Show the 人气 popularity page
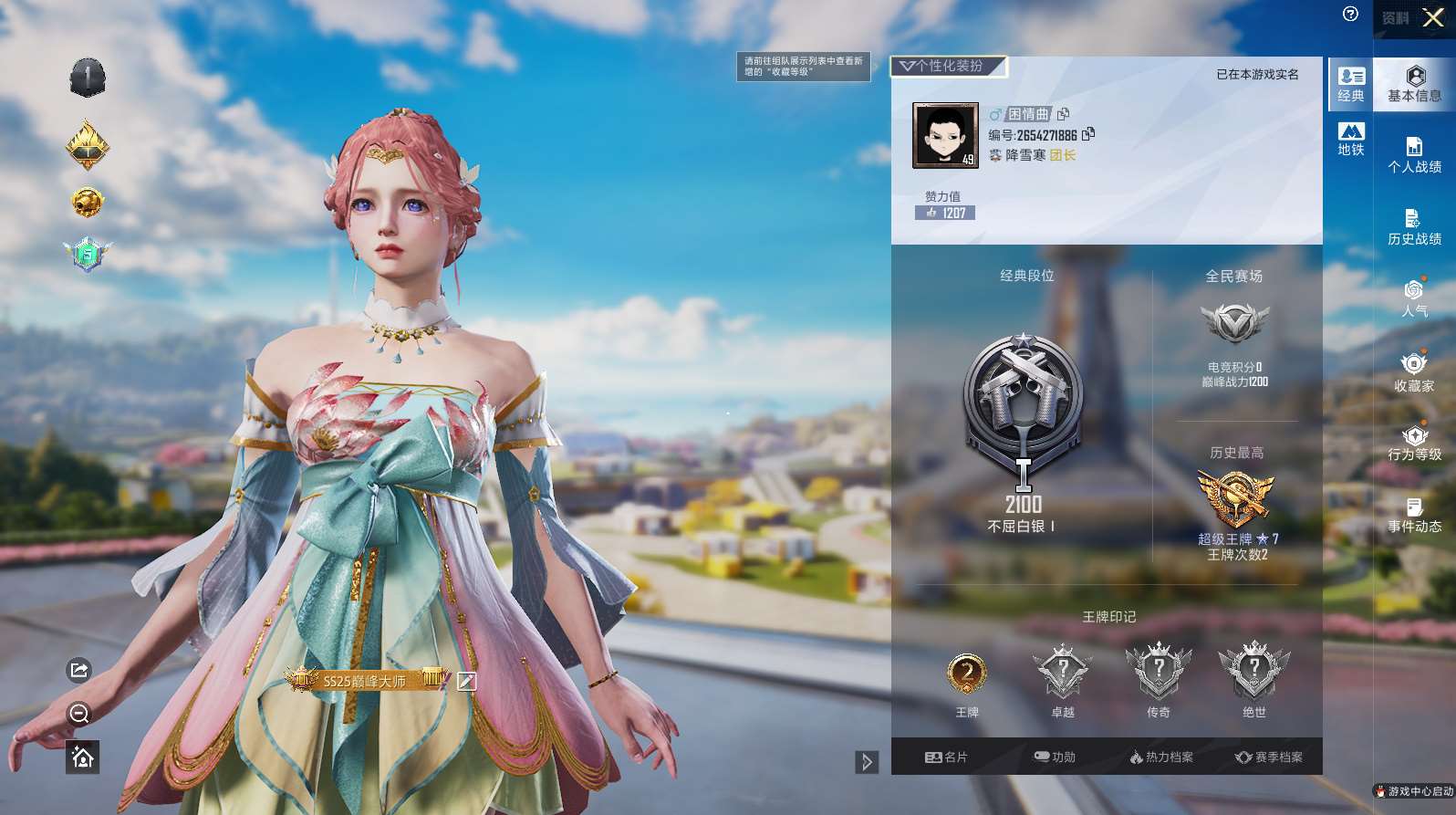The width and height of the screenshot is (1456, 815). click(x=1414, y=298)
